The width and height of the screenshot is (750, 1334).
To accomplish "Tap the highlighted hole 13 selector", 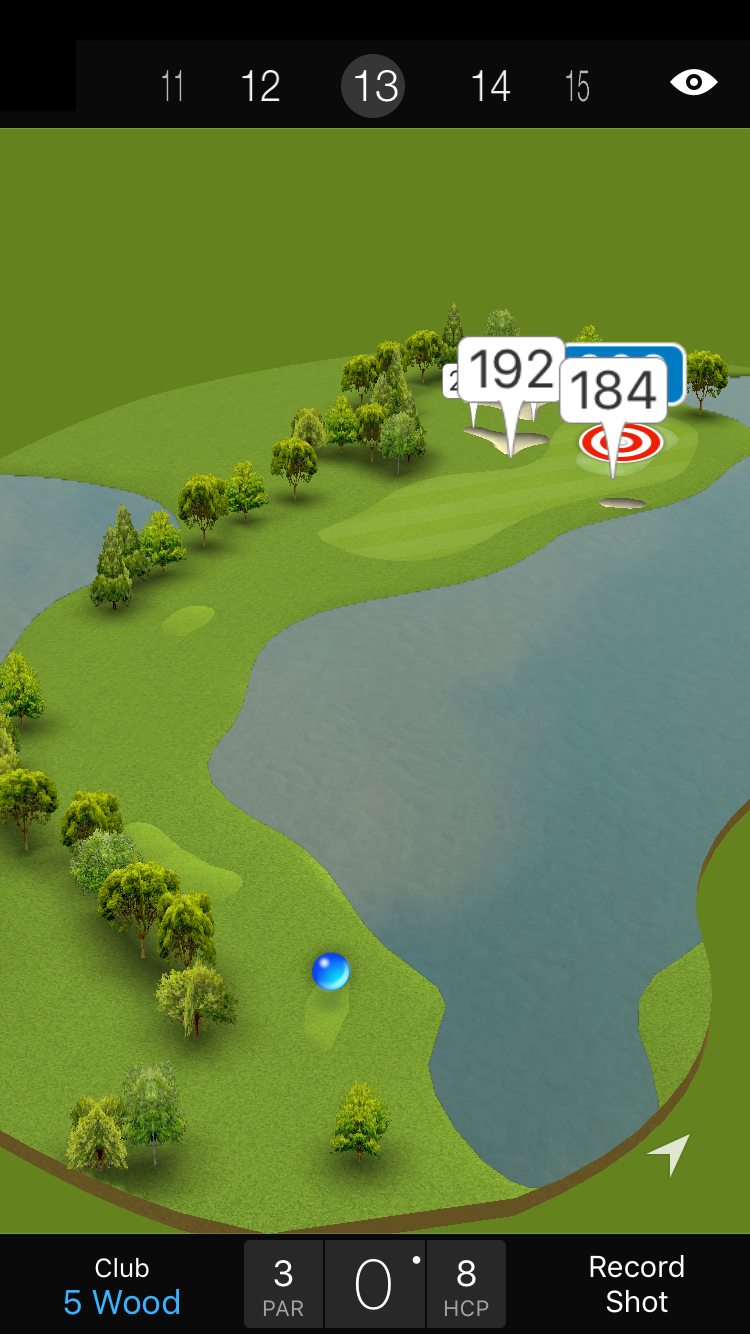I will pos(375,86).
